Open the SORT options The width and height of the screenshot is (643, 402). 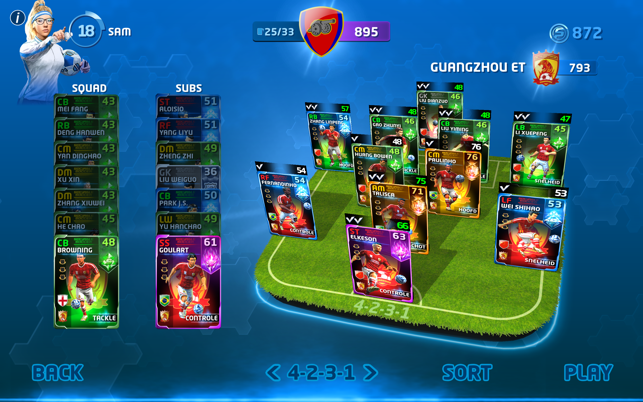coord(467,373)
